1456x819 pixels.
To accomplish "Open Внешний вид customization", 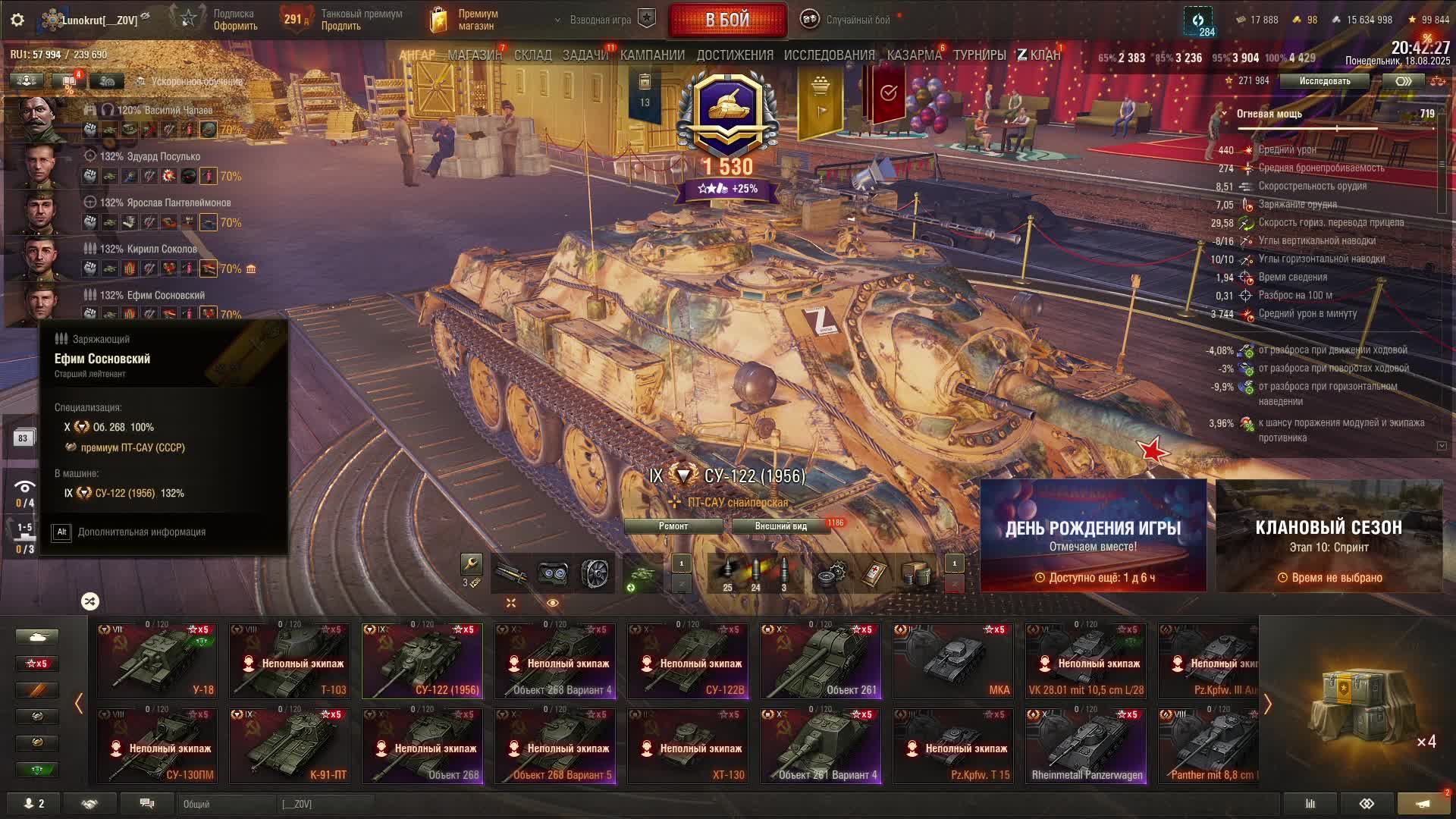I will (x=780, y=526).
